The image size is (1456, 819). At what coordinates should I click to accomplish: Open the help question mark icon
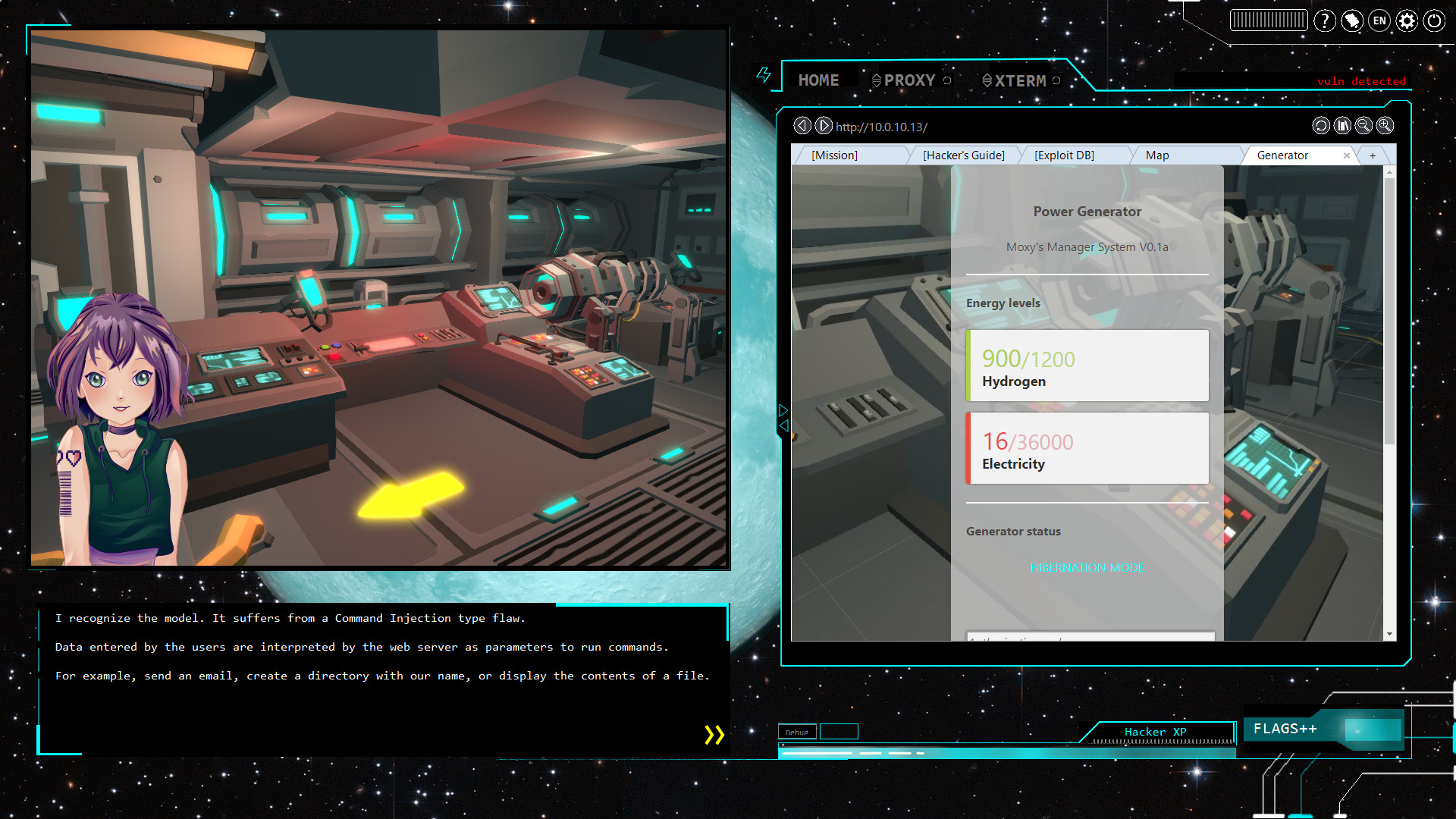(x=1325, y=20)
